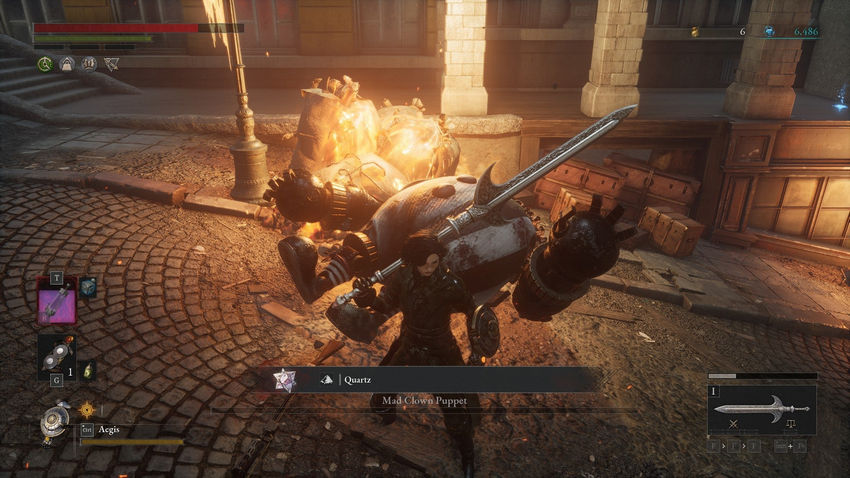Screen dimensions: 850x478
Task: Click the crossed blades icon under the weapon
Action: (x=733, y=425)
